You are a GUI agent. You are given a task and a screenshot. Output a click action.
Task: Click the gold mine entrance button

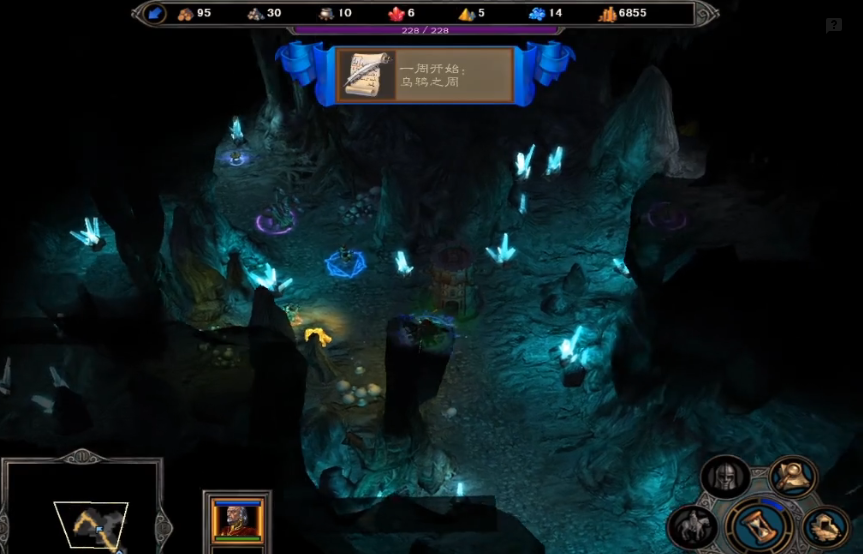click(826, 526)
